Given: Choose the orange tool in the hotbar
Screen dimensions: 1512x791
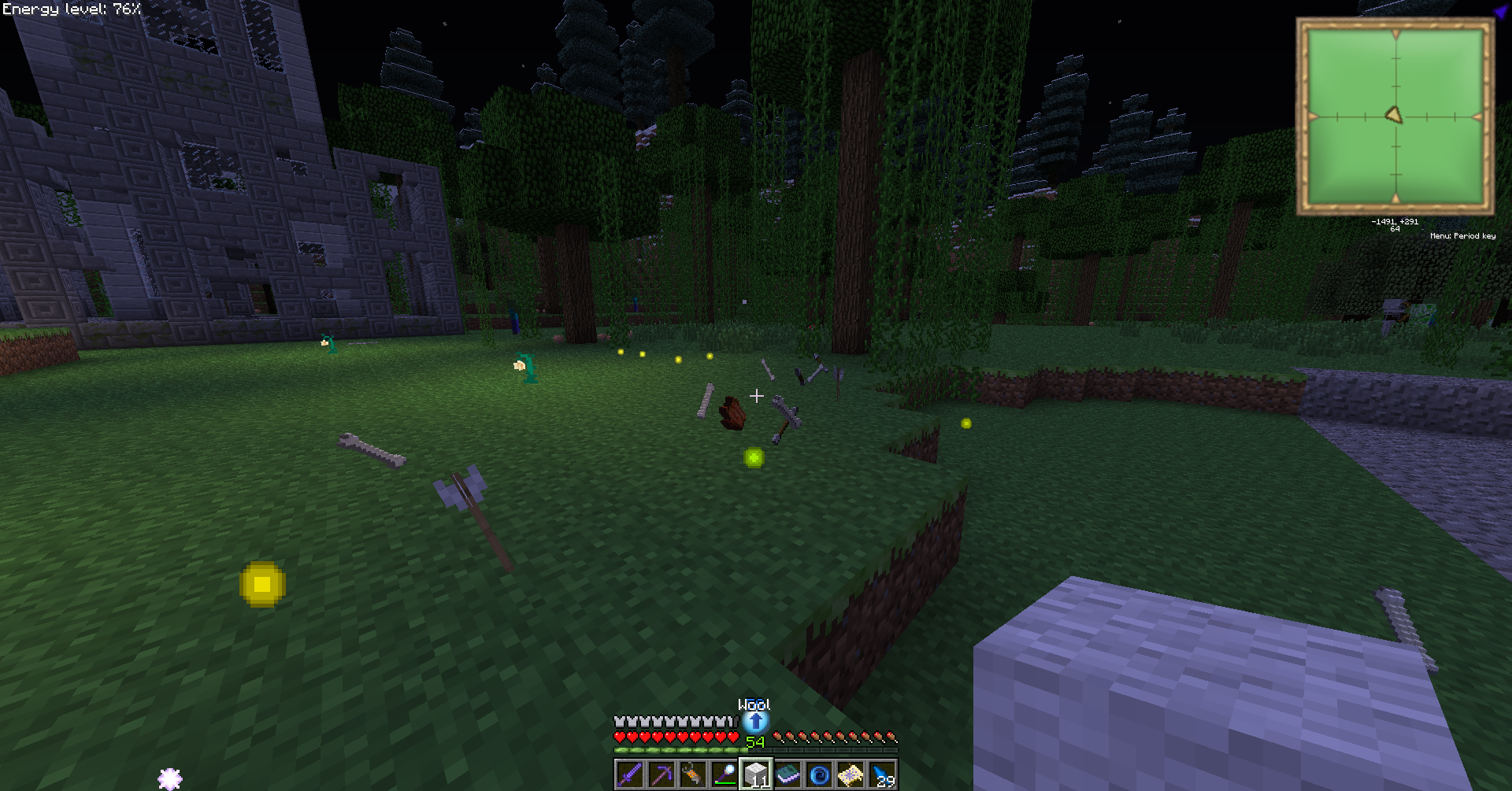Looking at the screenshot, I should [x=692, y=774].
